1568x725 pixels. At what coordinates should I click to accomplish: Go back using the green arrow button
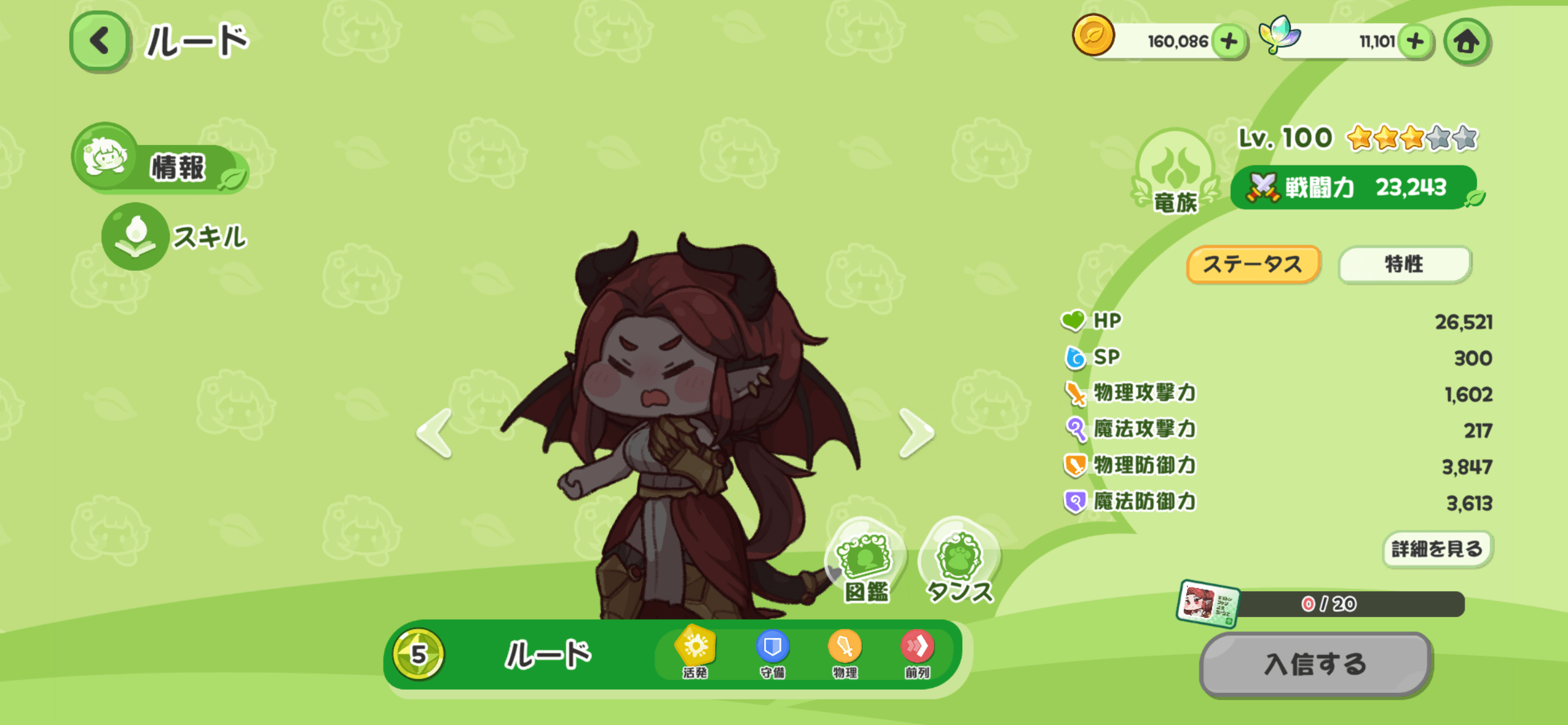(99, 42)
